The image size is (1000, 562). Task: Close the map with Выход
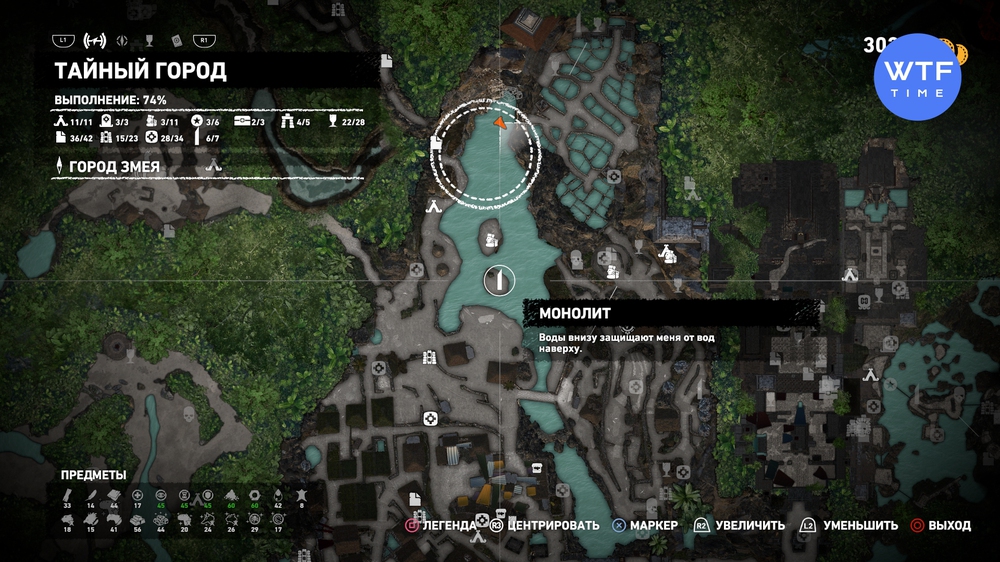pyautogui.click(x=940, y=525)
